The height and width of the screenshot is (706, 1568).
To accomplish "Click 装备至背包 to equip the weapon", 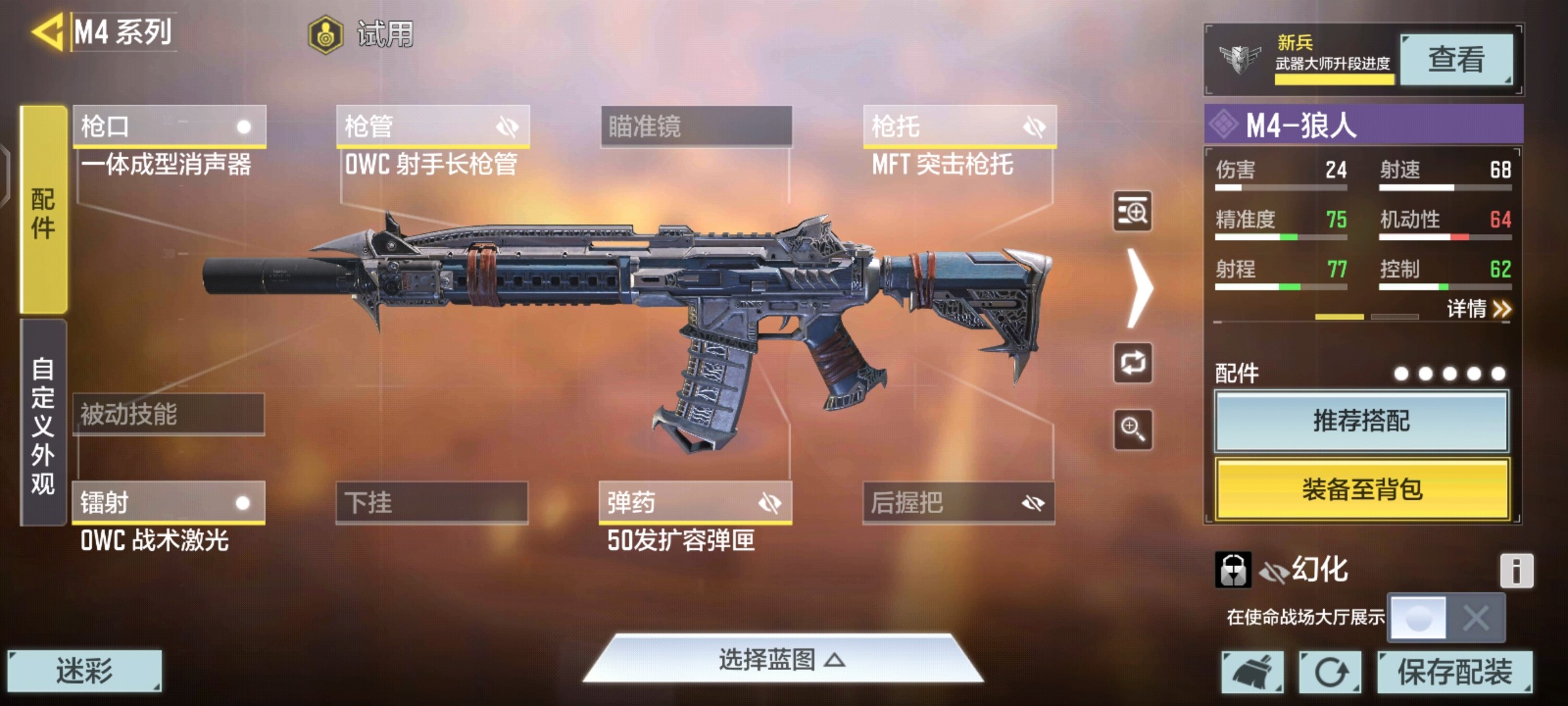I will (x=1362, y=489).
